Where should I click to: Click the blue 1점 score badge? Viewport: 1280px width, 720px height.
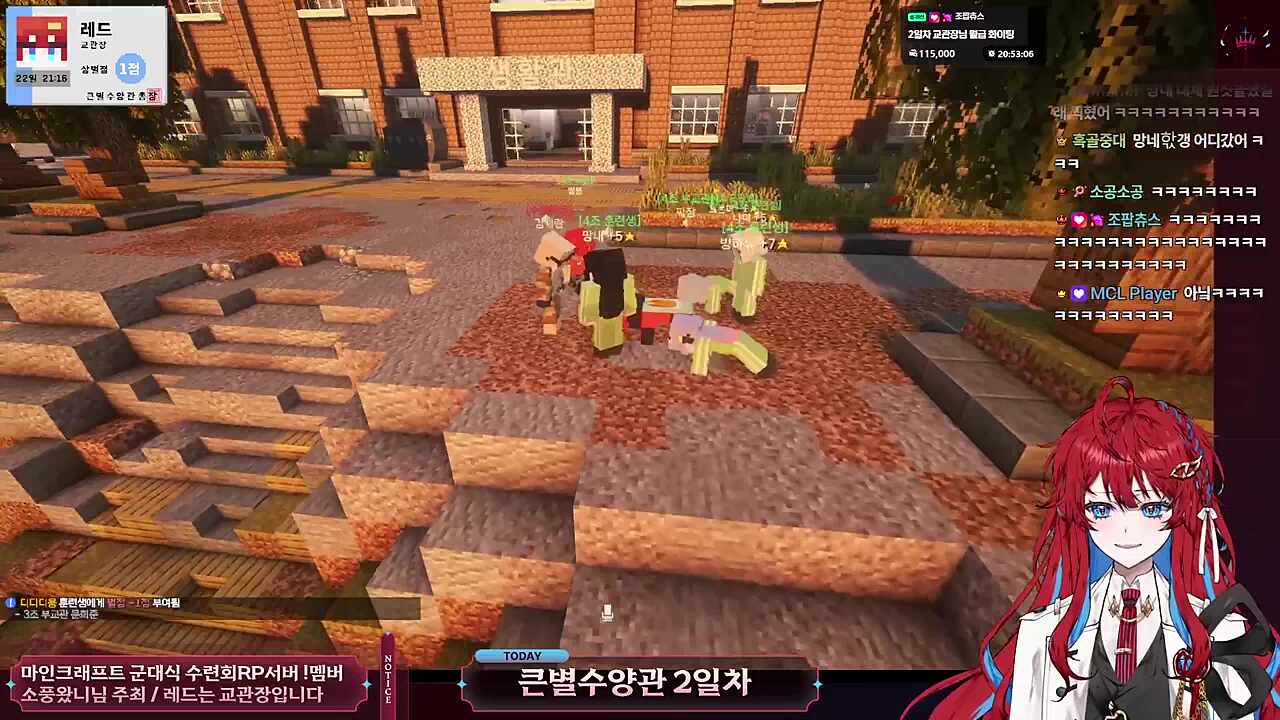[x=131, y=69]
